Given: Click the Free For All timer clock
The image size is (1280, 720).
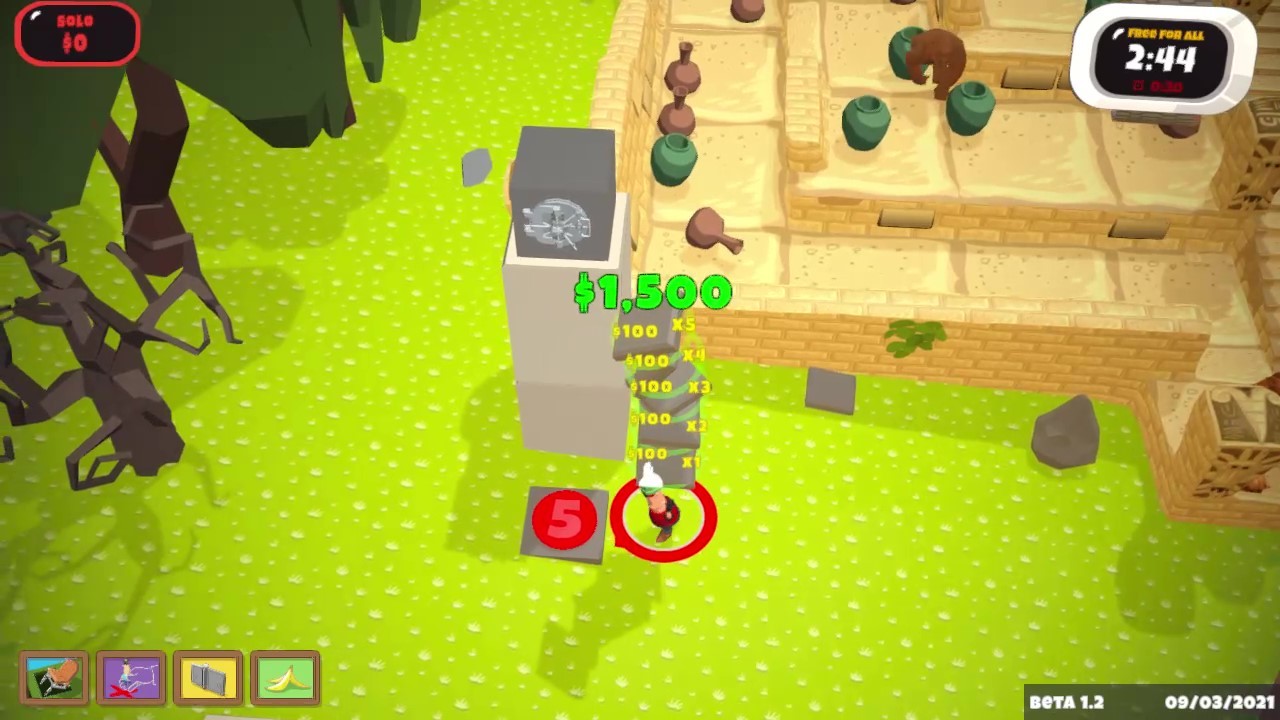Looking at the screenshot, I should (x=1163, y=55).
